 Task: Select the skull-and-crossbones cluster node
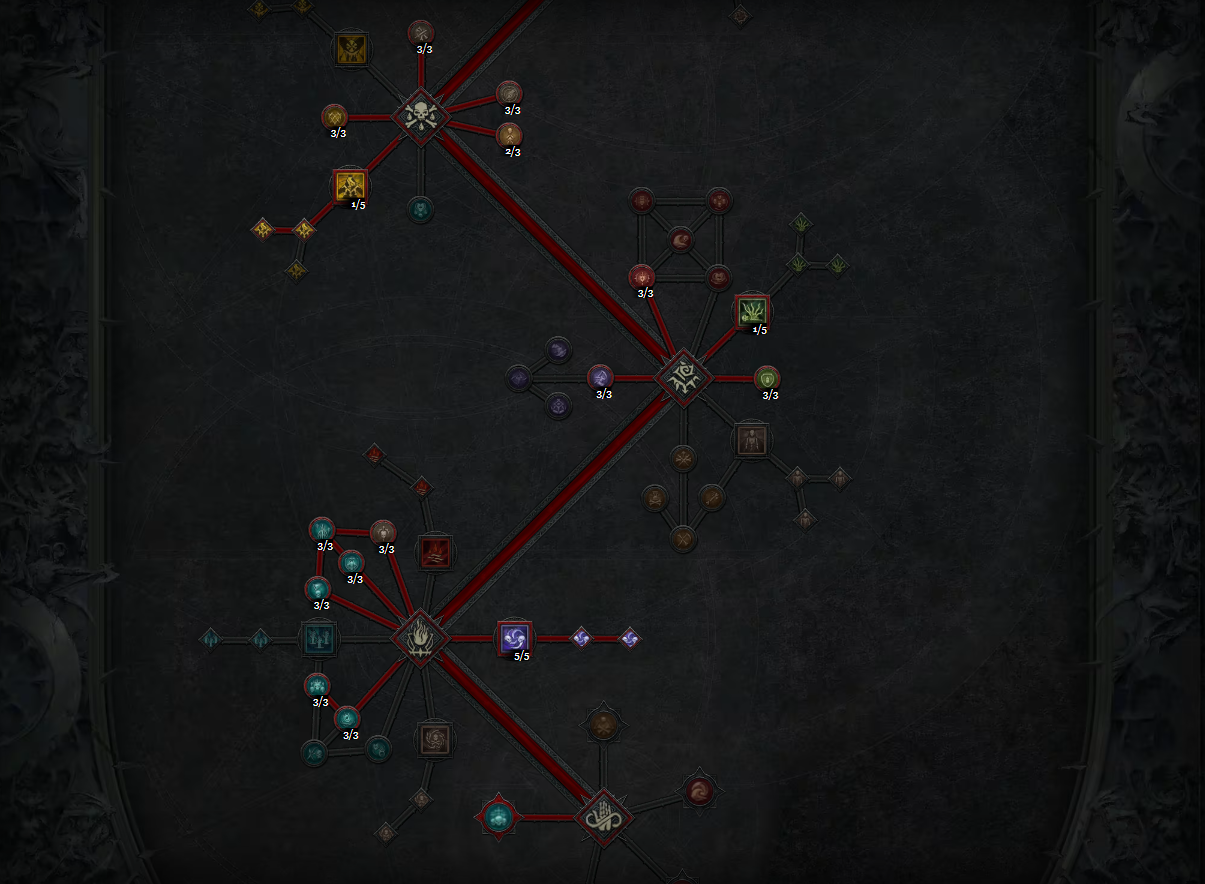[421, 117]
